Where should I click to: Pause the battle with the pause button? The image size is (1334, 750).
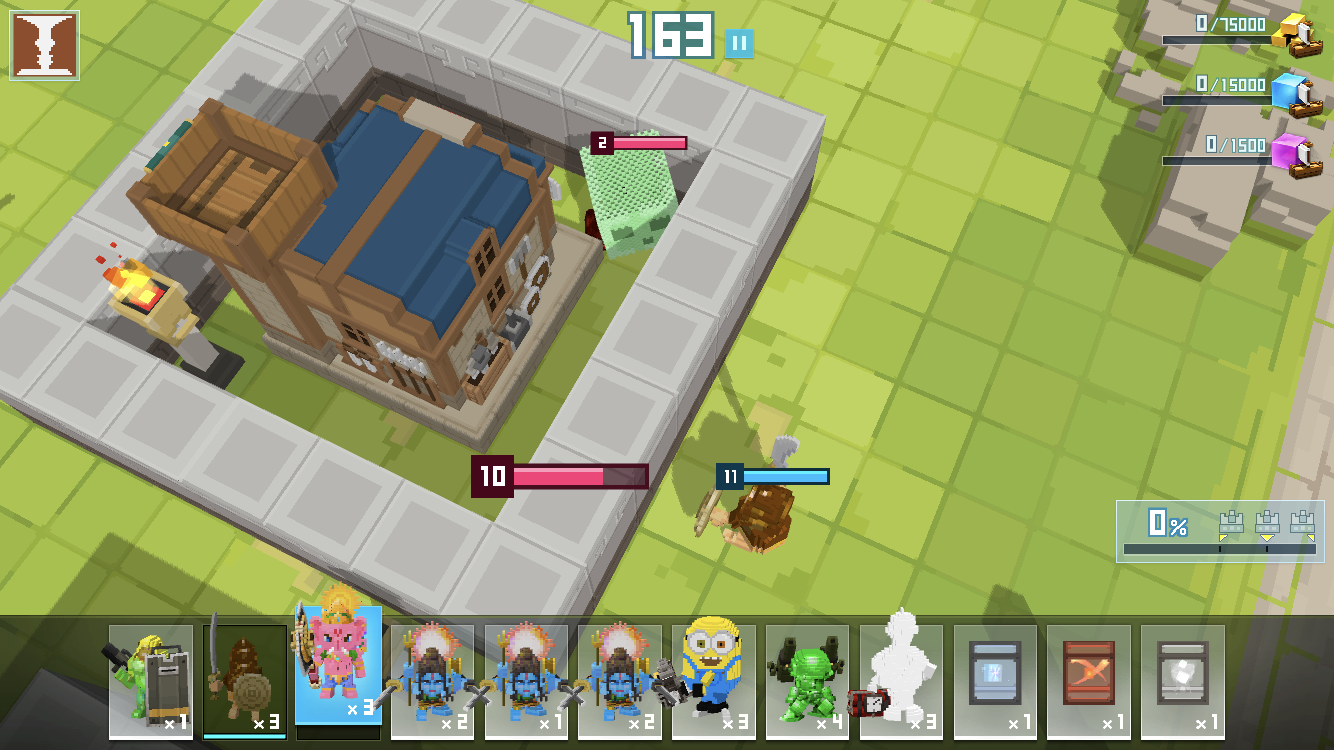point(740,44)
